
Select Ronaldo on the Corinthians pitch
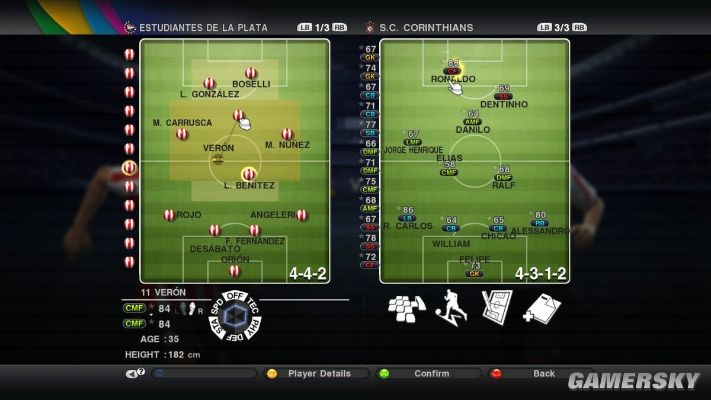(453, 70)
